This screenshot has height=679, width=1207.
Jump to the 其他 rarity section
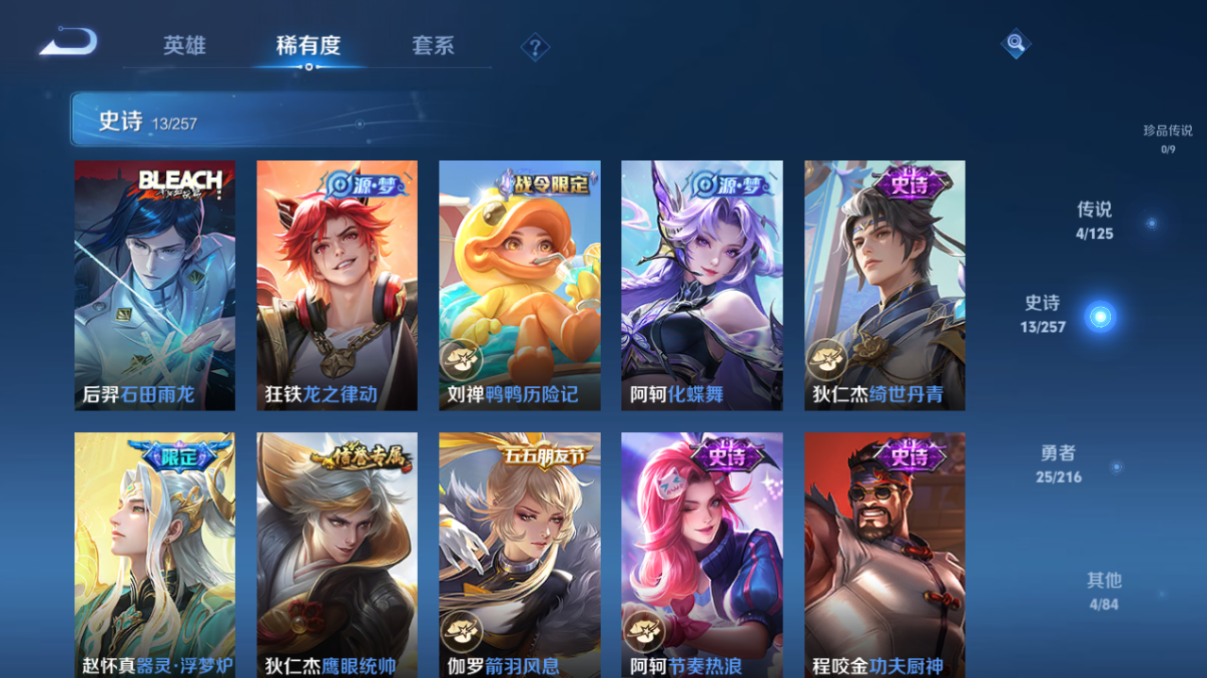tap(1104, 590)
